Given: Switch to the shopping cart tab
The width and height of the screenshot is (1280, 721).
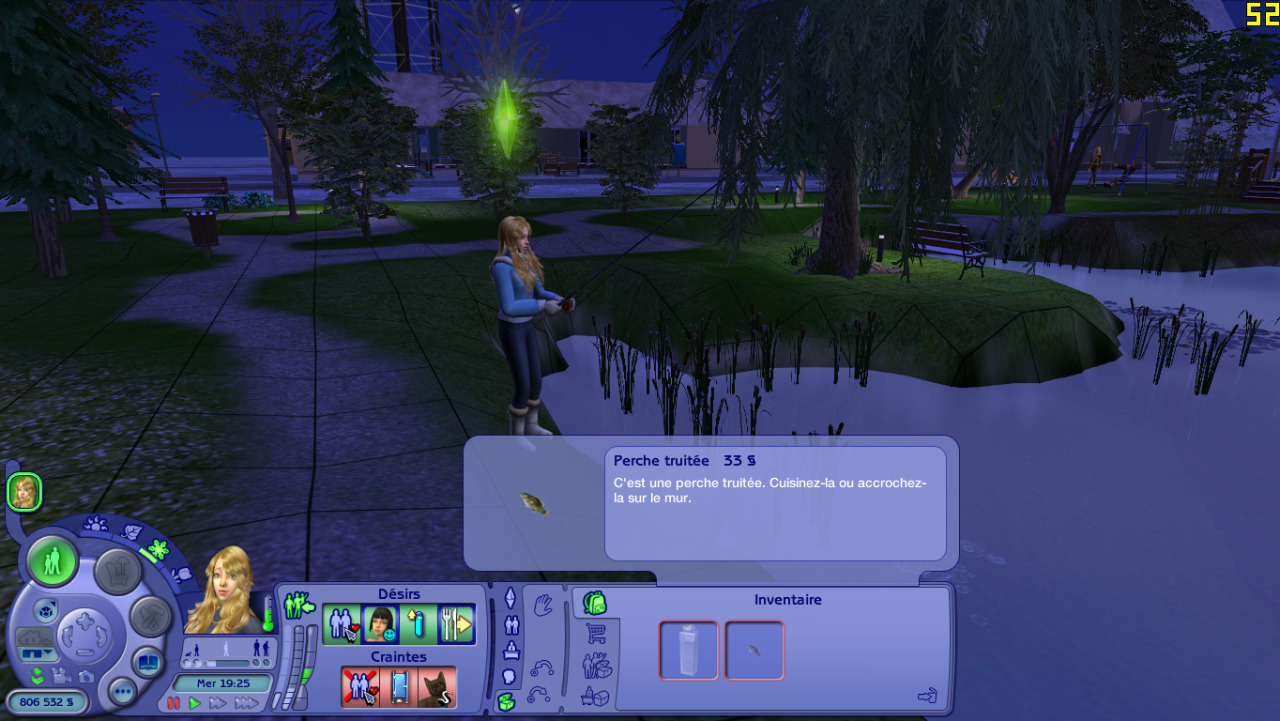Looking at the screenshot, I should [x=597, y=634].
